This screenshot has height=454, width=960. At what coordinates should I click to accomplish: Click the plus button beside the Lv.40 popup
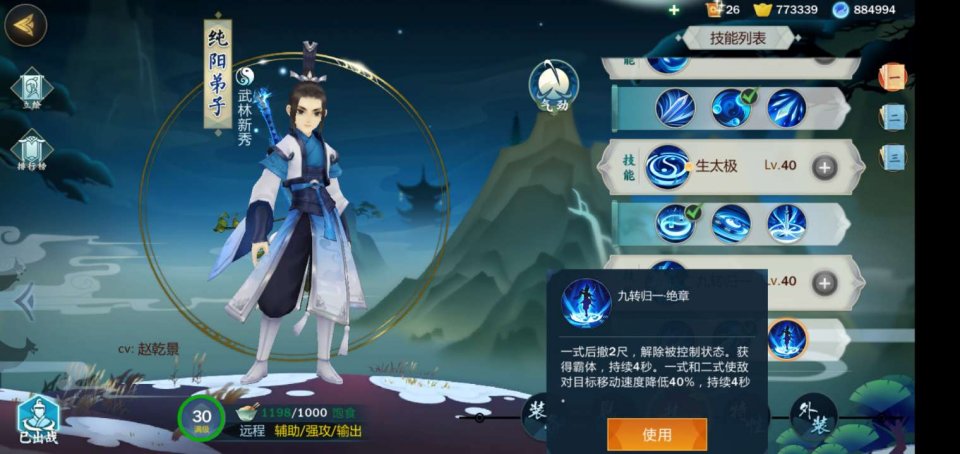[824, 283]
